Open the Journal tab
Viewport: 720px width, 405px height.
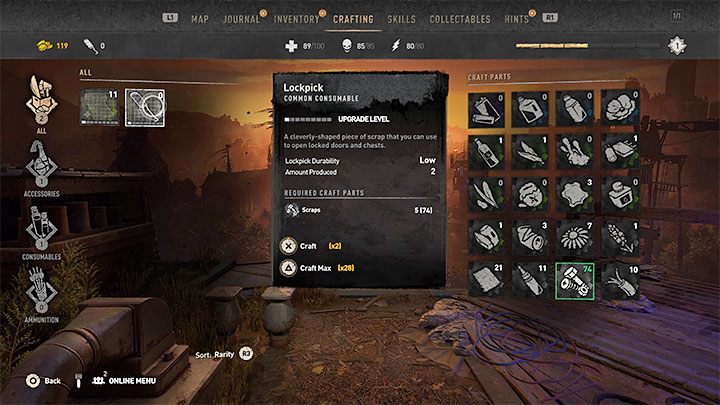tap(241, 19)
